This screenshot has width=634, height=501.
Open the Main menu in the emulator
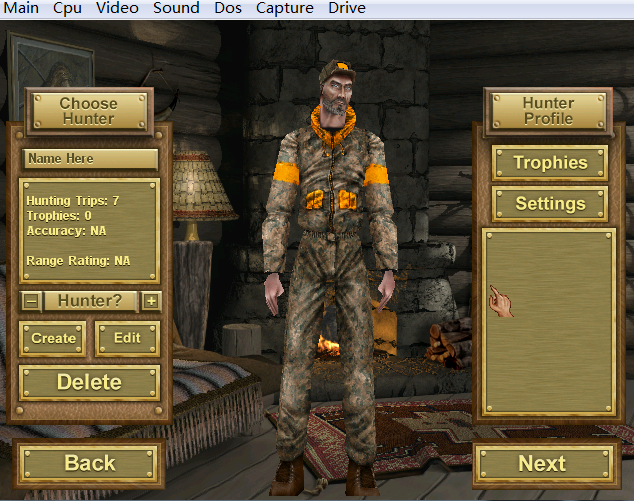coord(21,8)
